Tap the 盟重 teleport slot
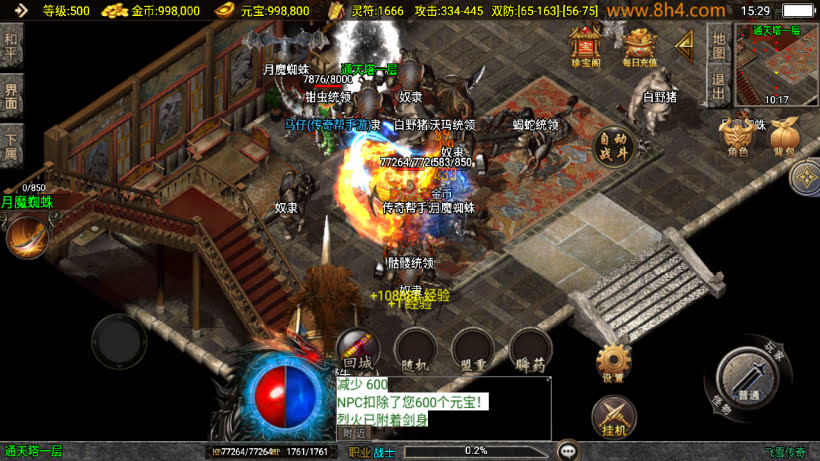 (x=472, y=350)
